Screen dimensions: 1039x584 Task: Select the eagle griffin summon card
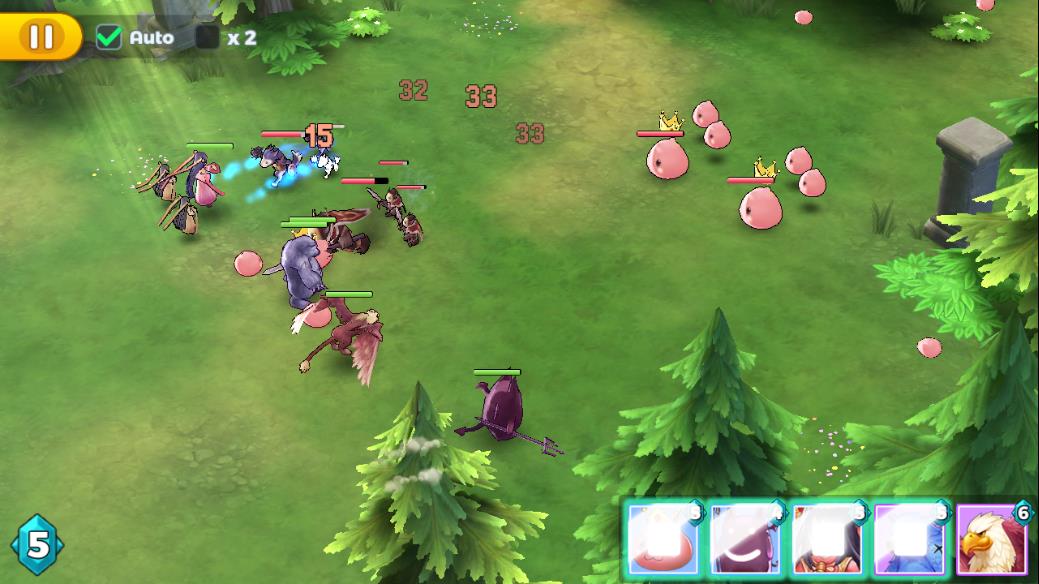pyautogui.click(x=991, y=541)
